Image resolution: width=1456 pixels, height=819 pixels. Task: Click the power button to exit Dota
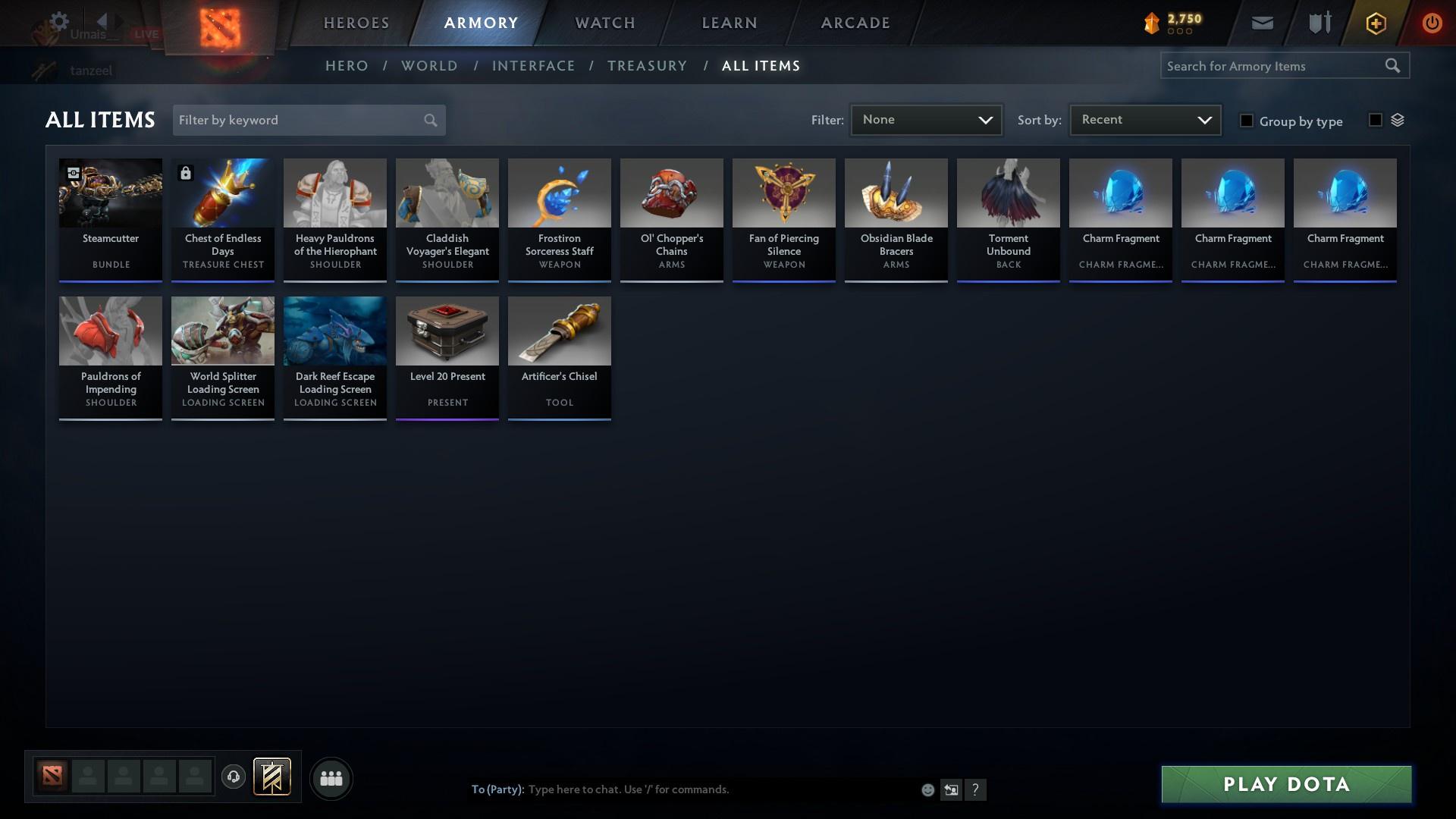[1432, 23]
